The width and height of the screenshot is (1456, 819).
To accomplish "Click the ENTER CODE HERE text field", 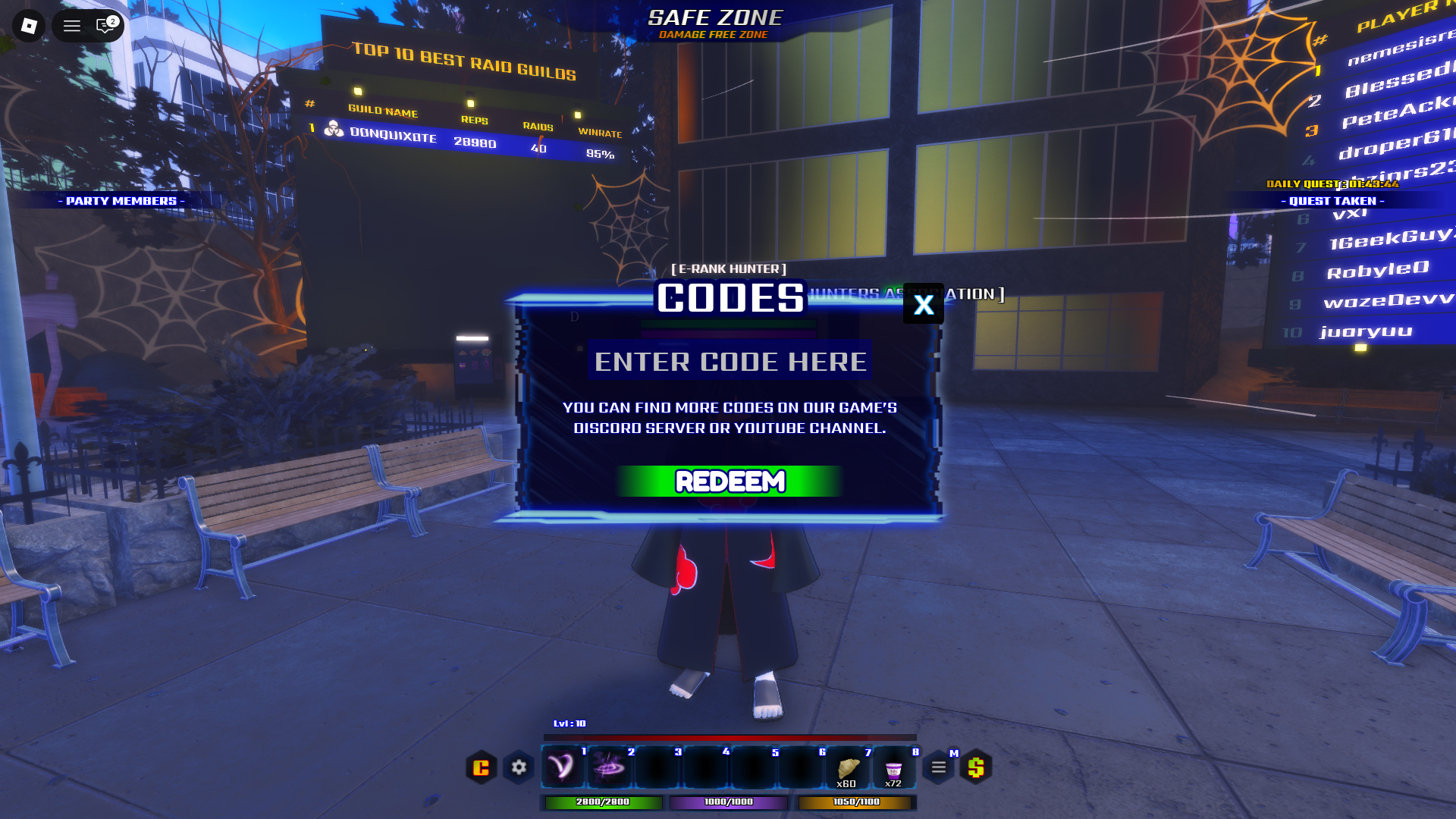I will coord(730,362).
